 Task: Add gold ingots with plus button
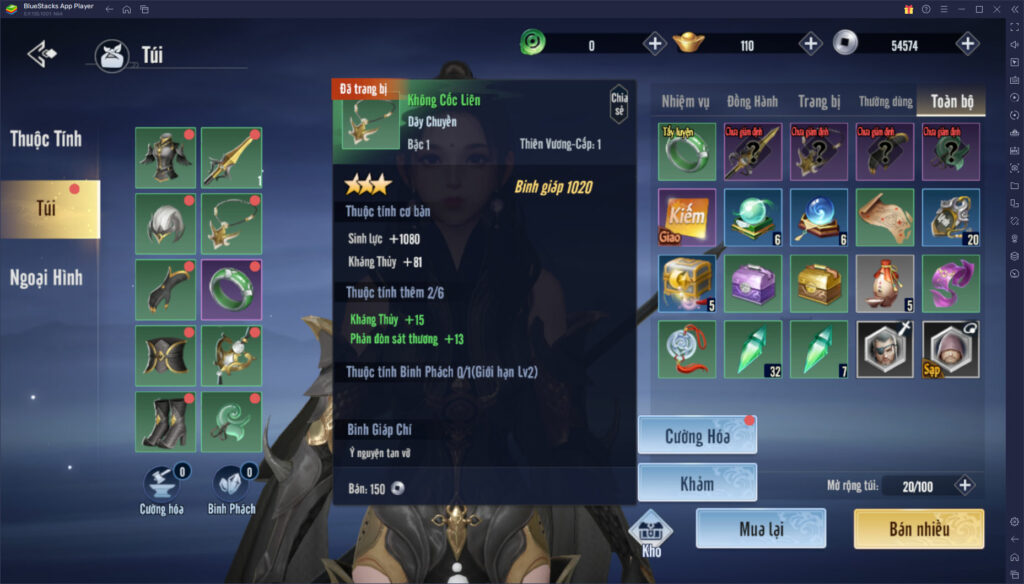point(810,44)
